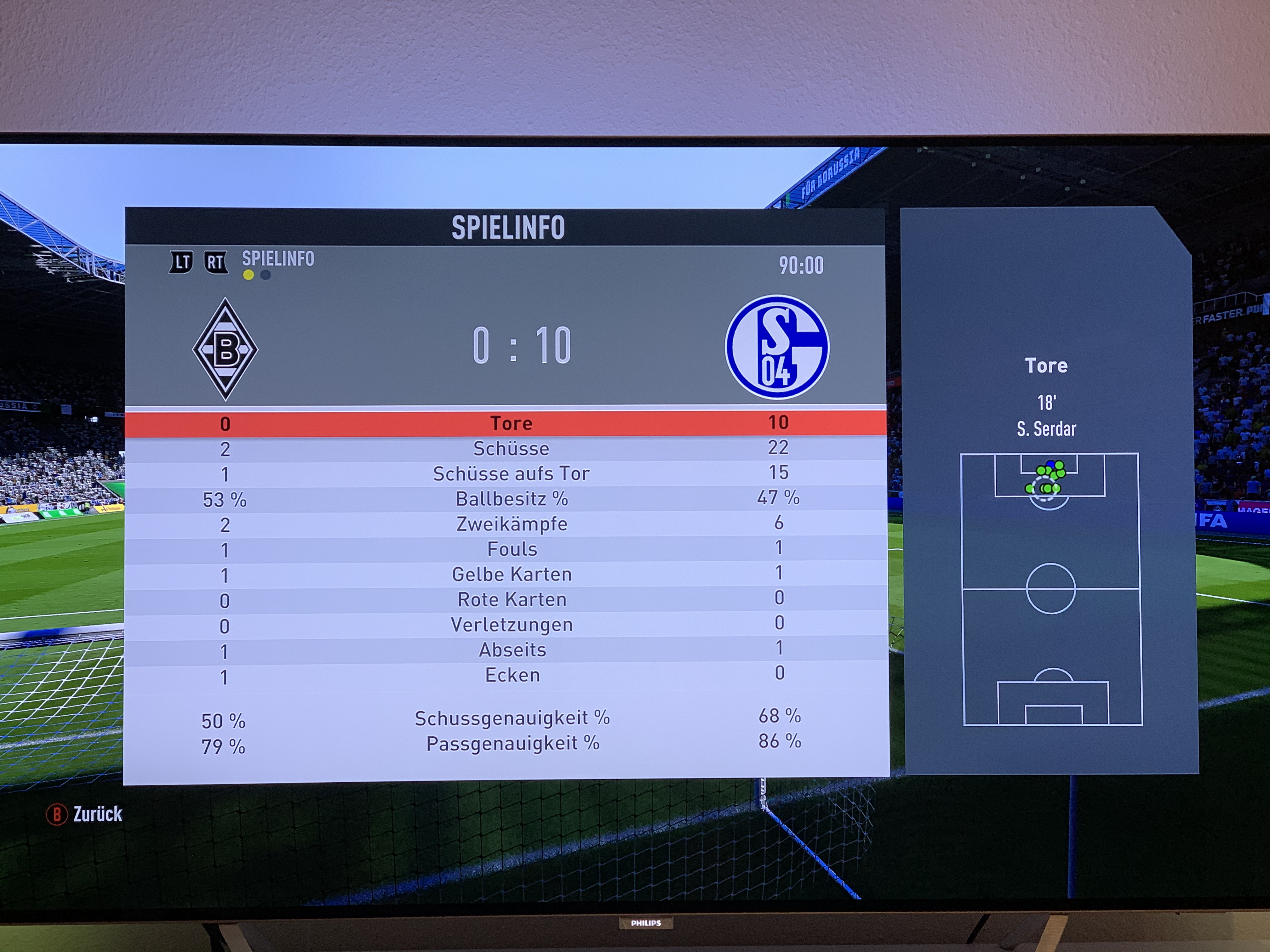
Task: Highlight the Ballbesitz % row
Action: [511, 499]
